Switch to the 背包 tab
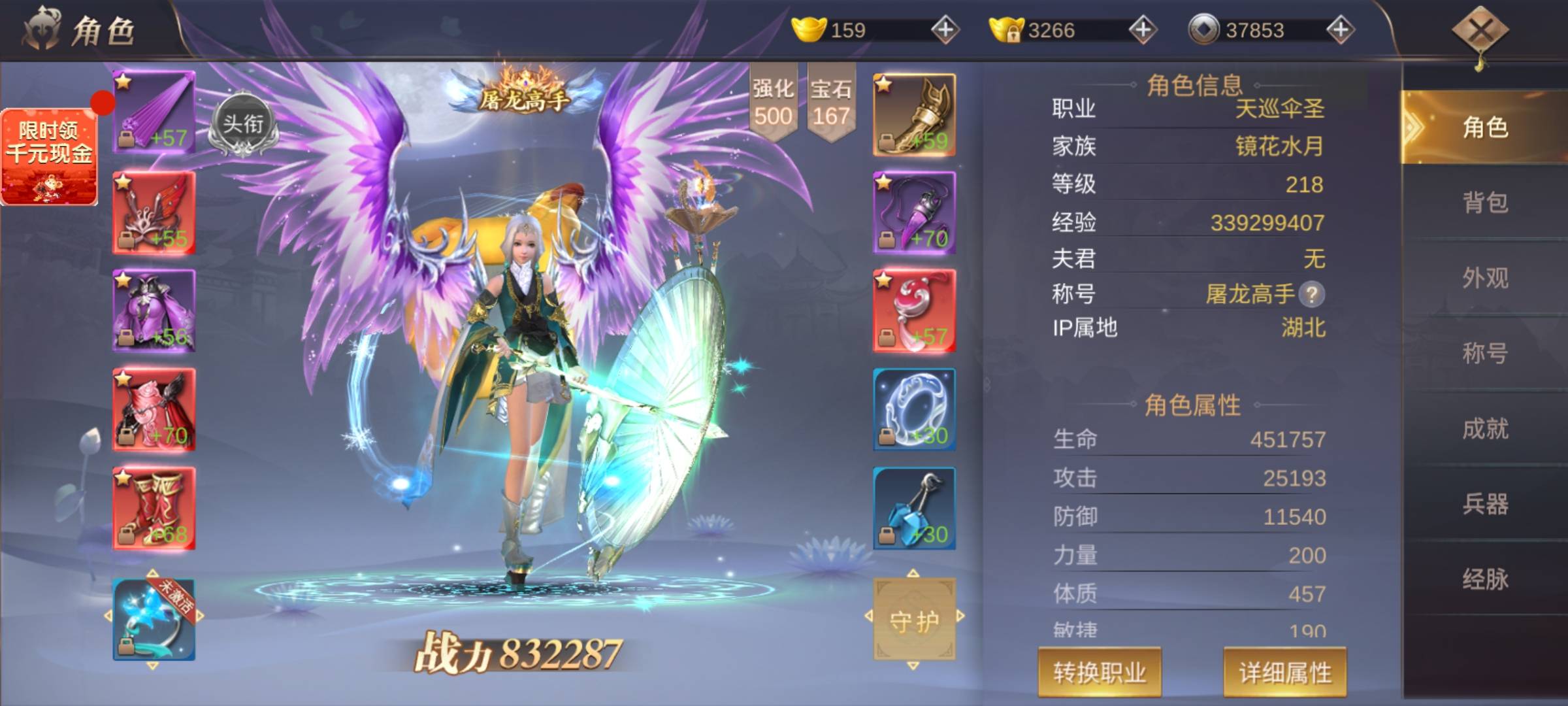The width and height of the screenshot is (1568, 706). point(1484,203)
